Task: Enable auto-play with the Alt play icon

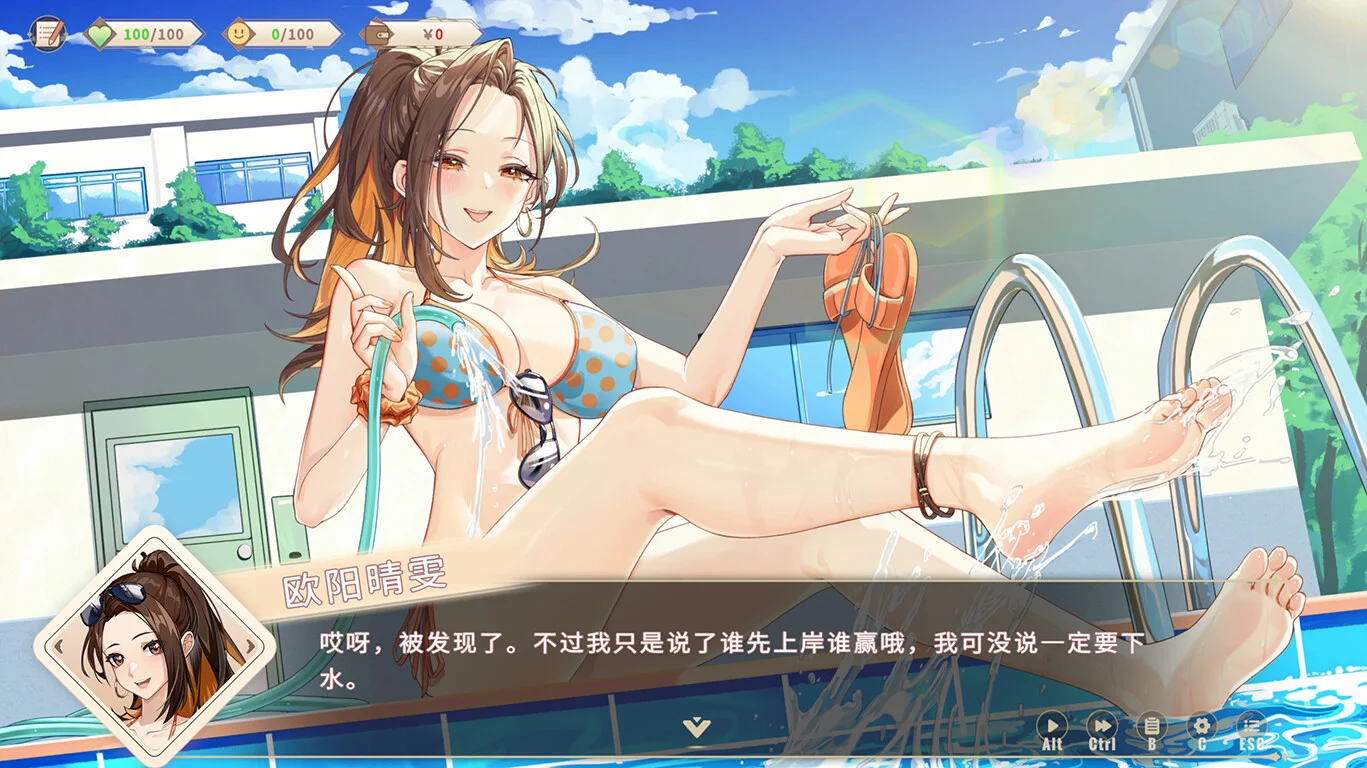Action: pyautogui.click(x=1052, y=726)
